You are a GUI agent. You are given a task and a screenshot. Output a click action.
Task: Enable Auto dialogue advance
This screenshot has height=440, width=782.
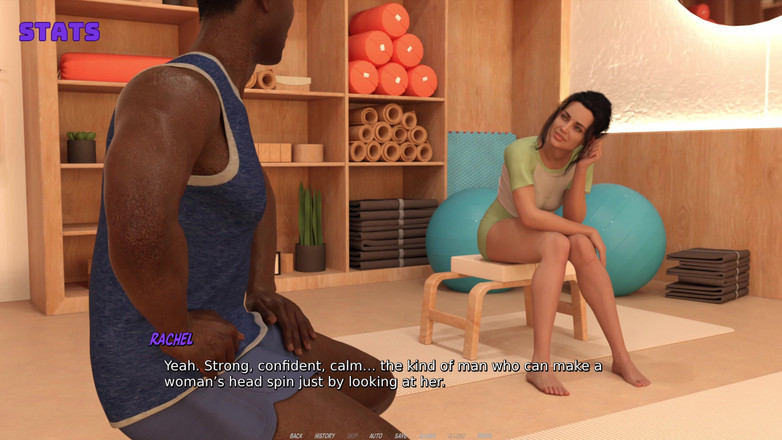tap(376, 436)
